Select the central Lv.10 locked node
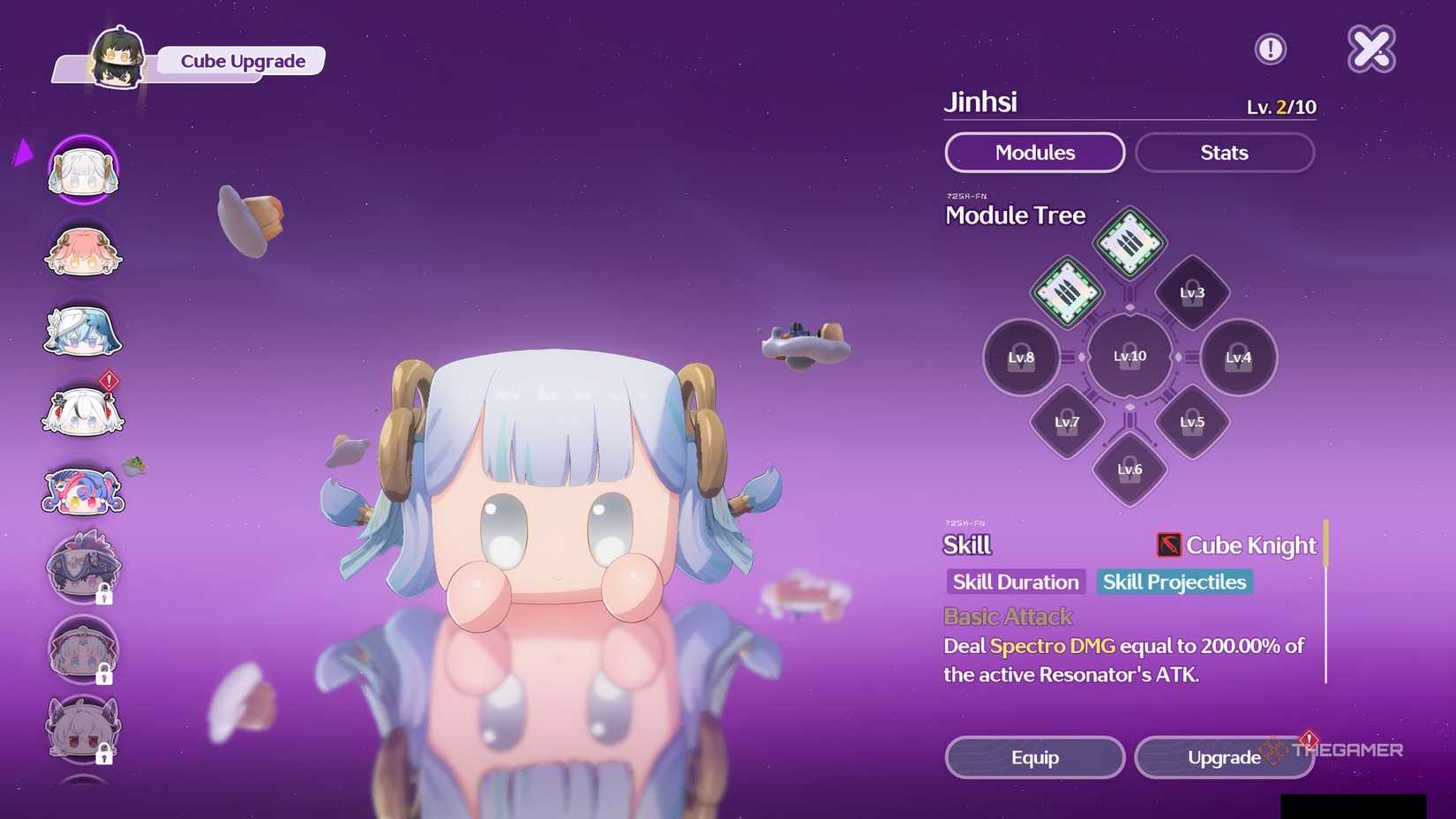 coord(1129,357)
